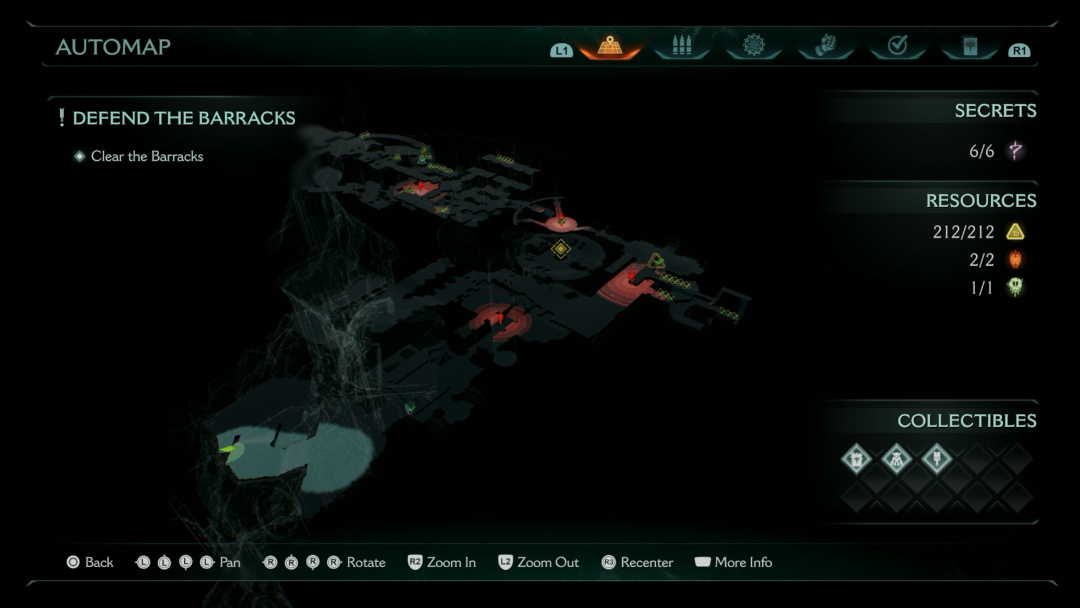Click the yellow triangle gold resource icon
The height and width of the screenshot is (608, 1080).
pyautogui.click(x=1015, y=232)
